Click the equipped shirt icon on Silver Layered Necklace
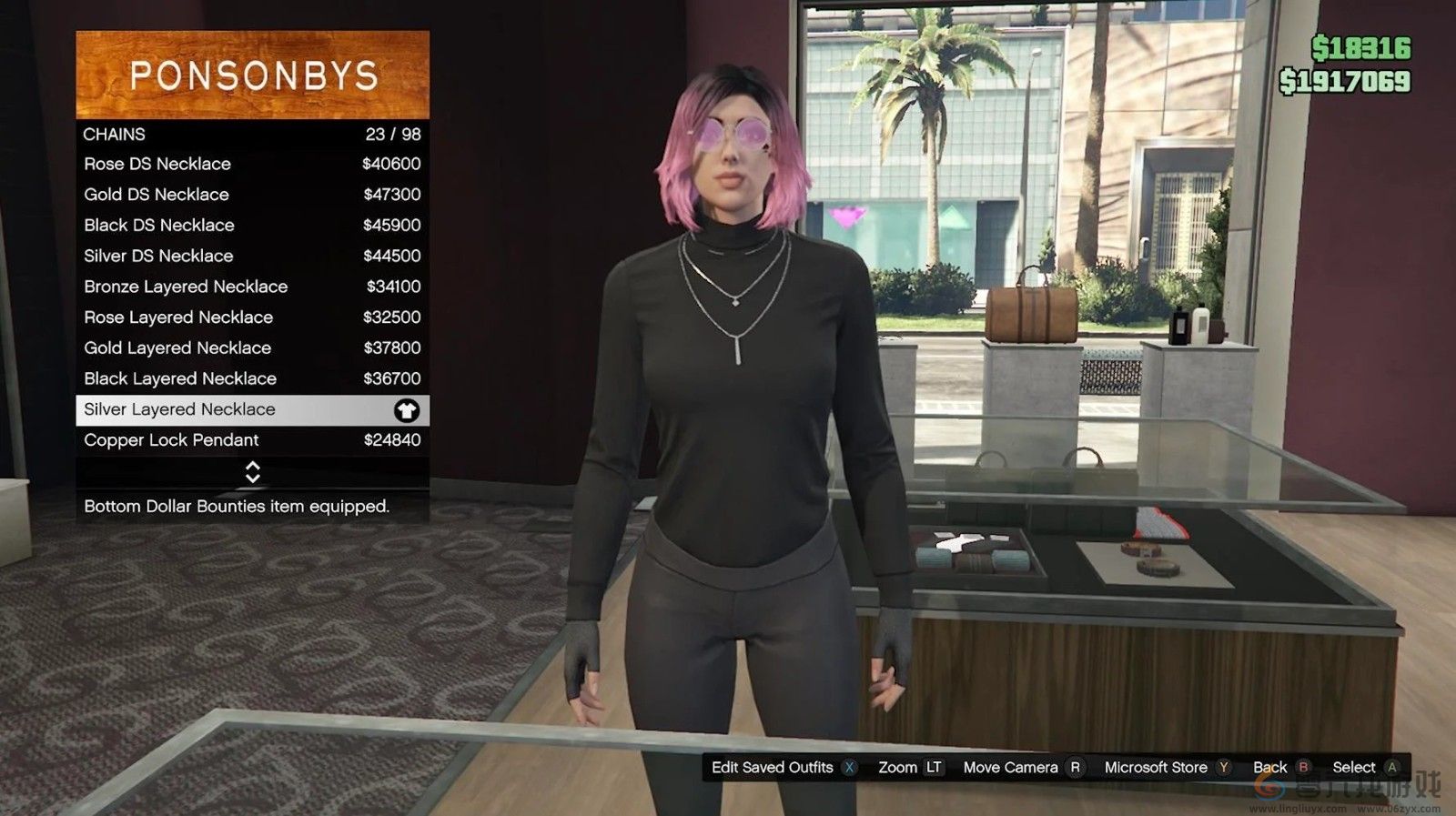Image resolution: width=1456 pixels, height=816 pixels. 409,409
